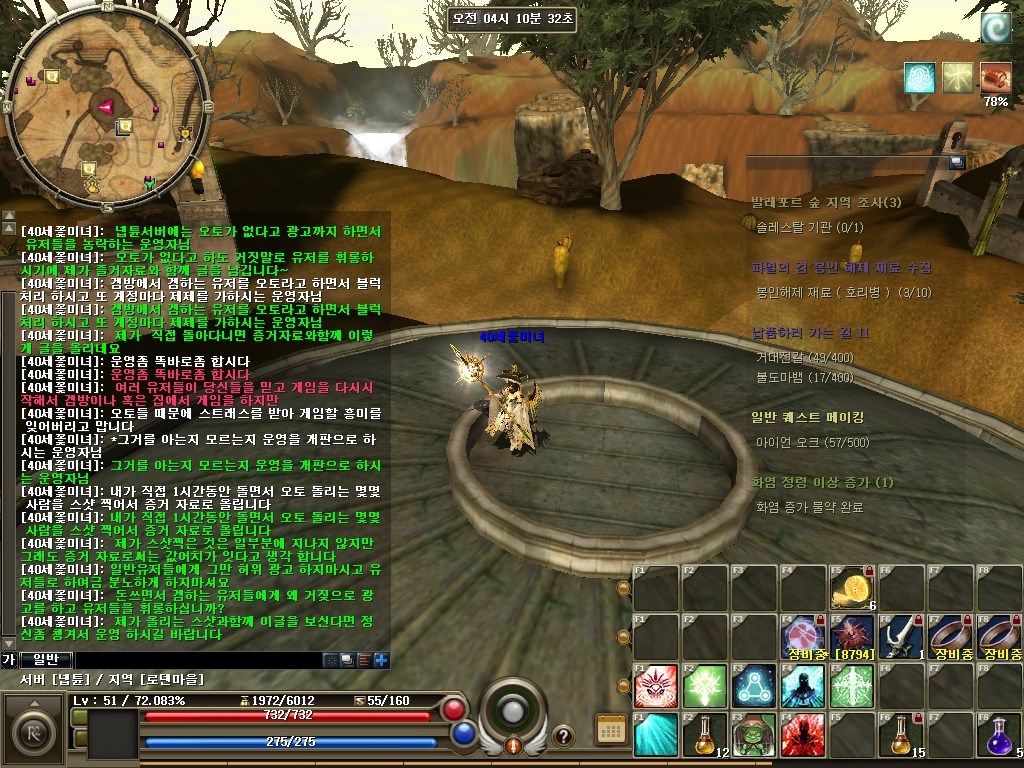
Task: Toggle the quest tracker window button
Action: pyautogui.click(x=957, y=161)
